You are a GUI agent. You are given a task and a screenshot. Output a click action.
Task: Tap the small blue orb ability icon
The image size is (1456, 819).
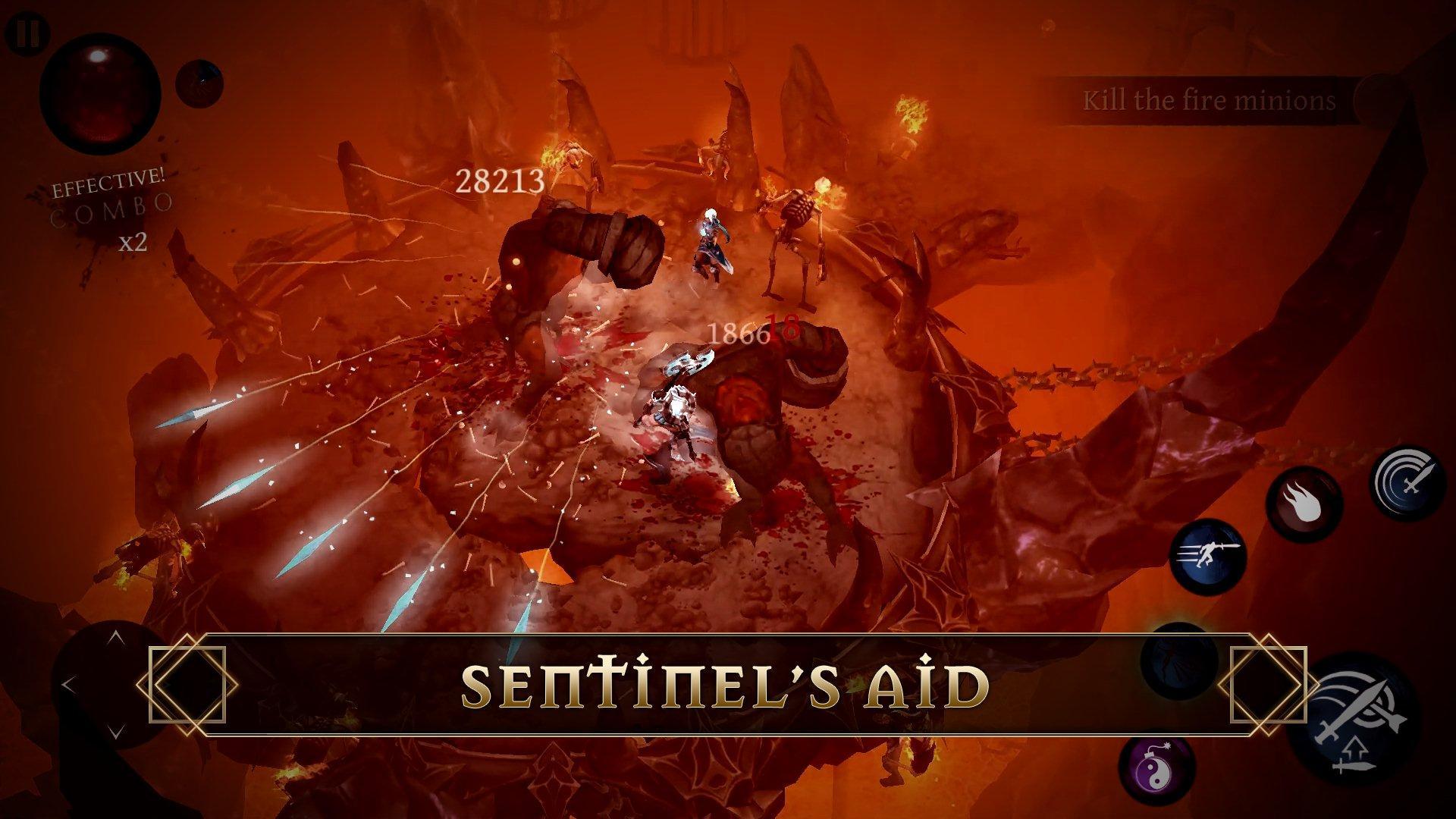pos(199,83)
